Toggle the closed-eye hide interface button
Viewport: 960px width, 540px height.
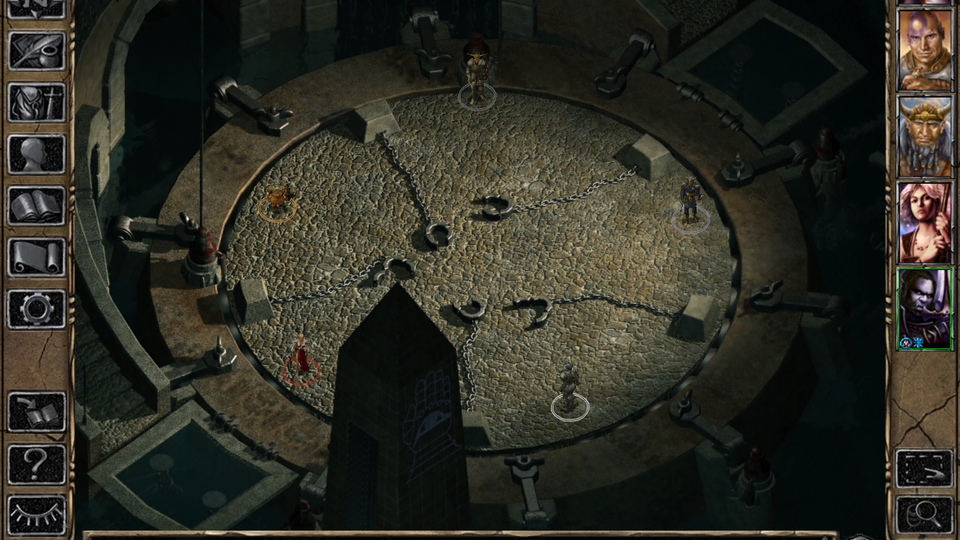(37, 514)
